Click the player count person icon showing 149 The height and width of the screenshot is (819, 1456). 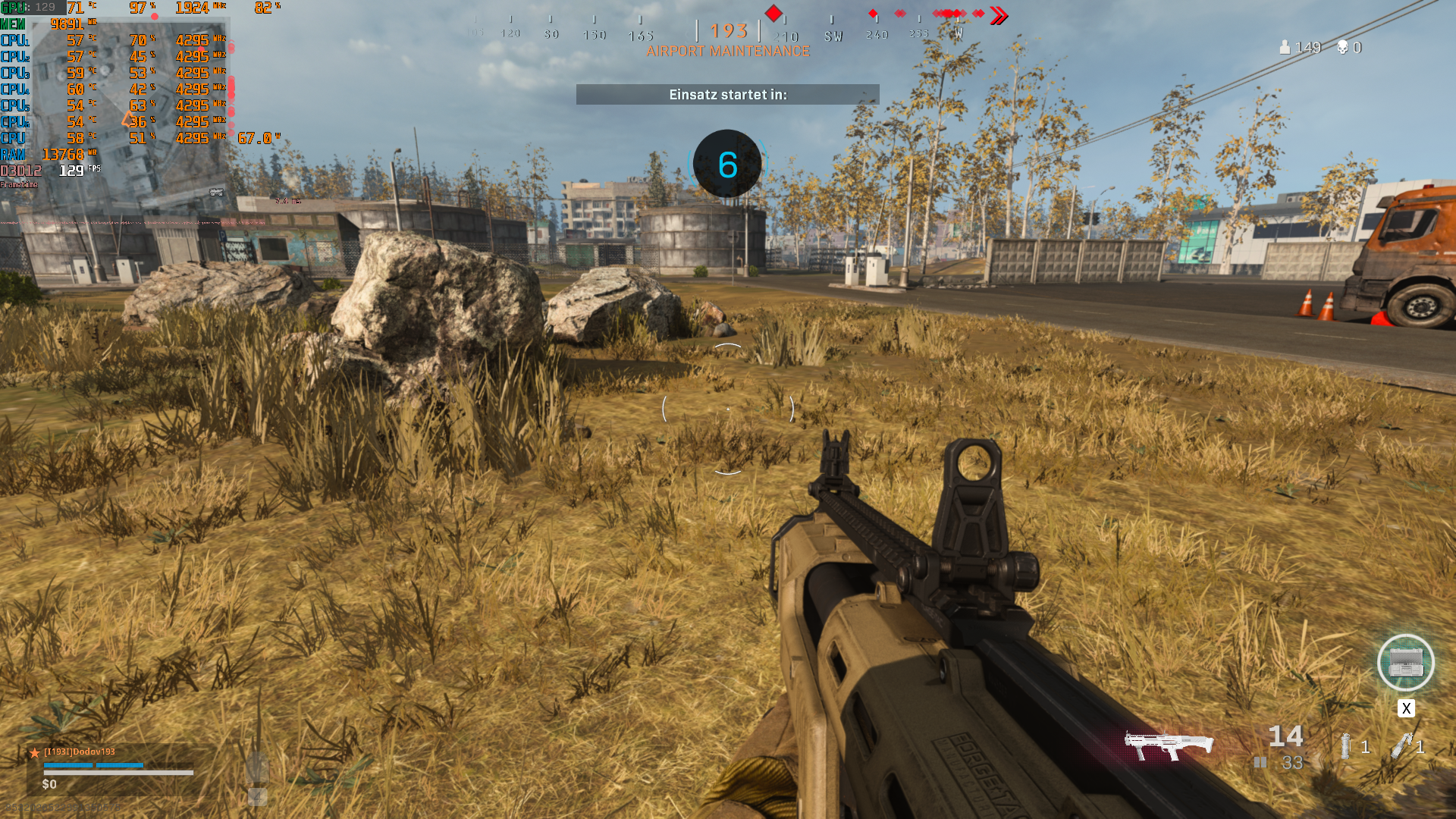pyautogui.click(x=1285, y=47)
